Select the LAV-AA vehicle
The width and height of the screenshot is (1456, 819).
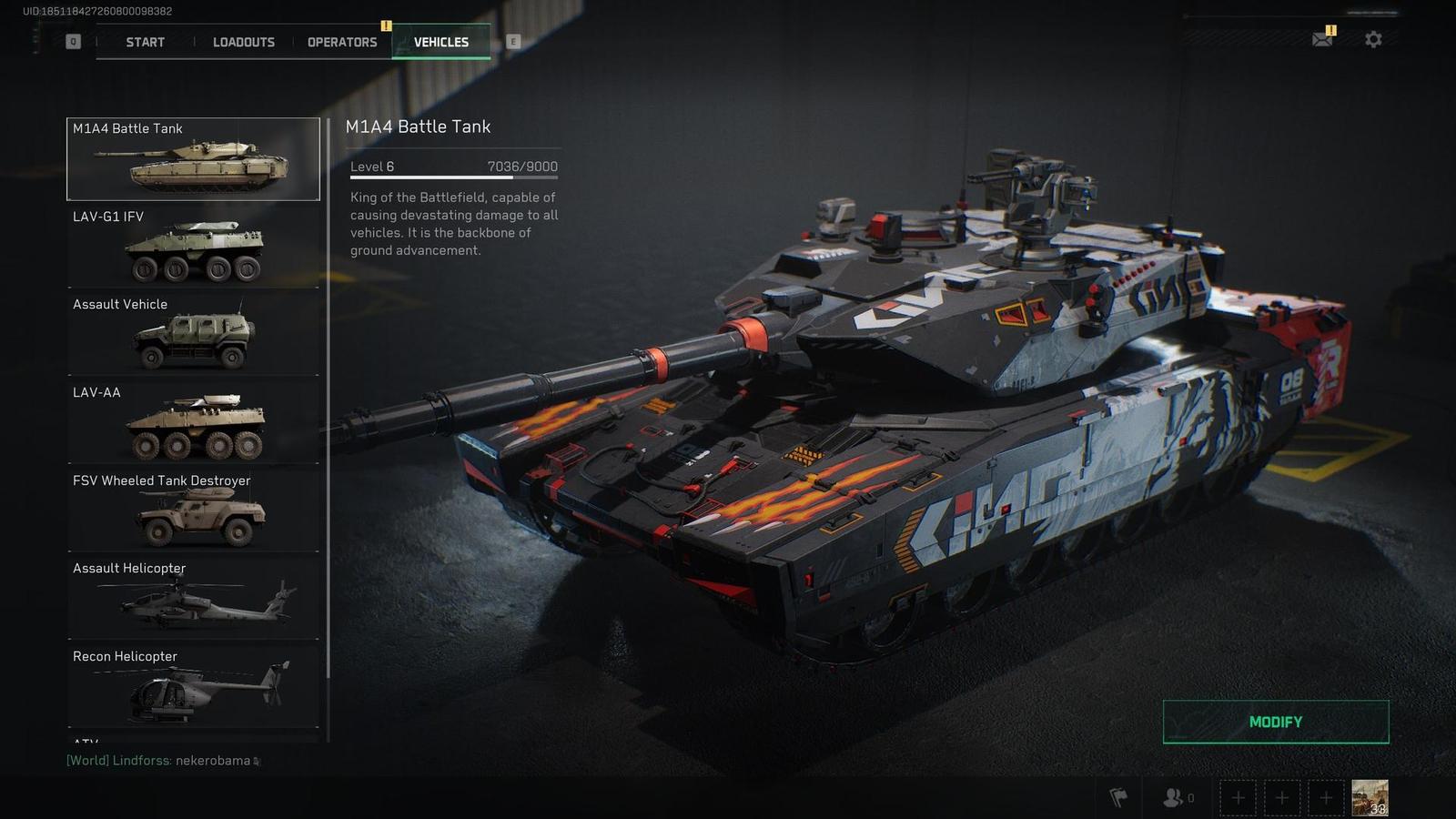point(193,421)
